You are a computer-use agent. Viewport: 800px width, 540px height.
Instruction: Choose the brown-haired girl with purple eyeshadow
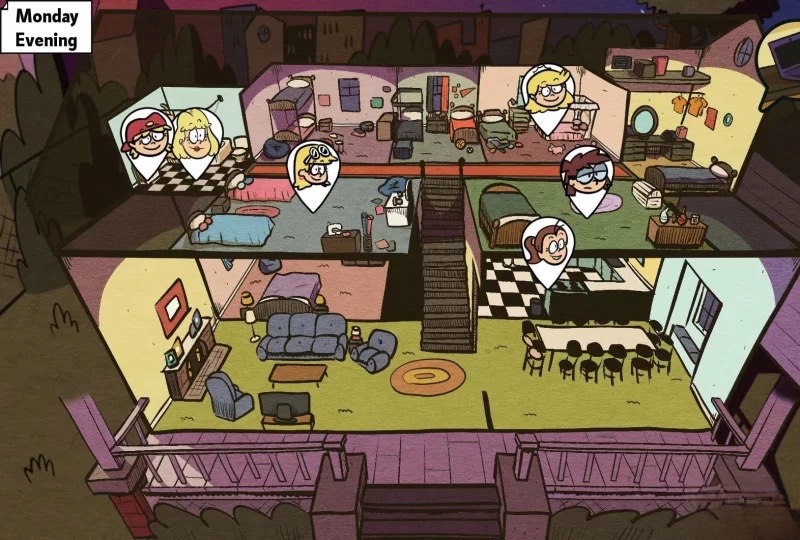(586, 180)
